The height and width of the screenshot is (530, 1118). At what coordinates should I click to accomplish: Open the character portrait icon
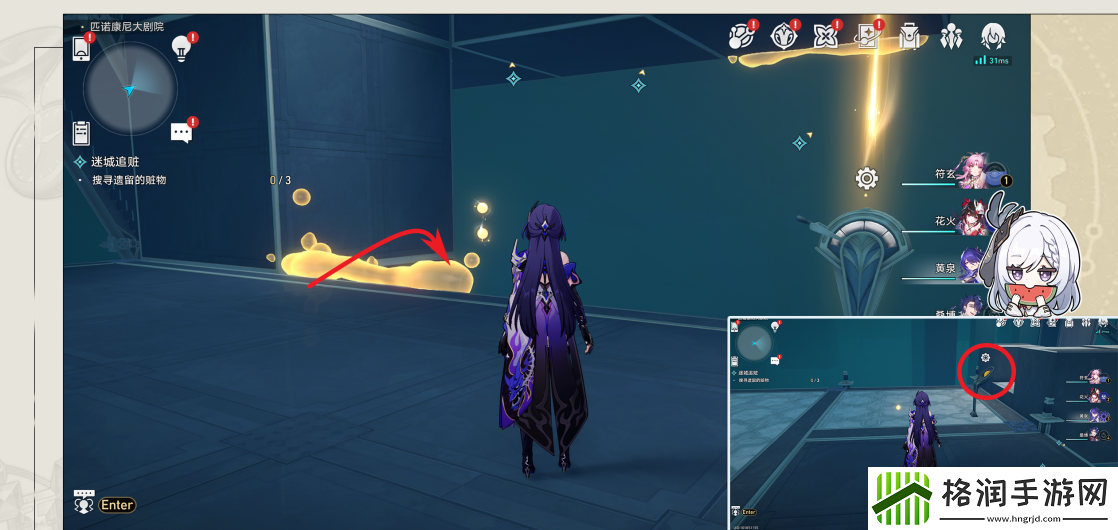992,37
